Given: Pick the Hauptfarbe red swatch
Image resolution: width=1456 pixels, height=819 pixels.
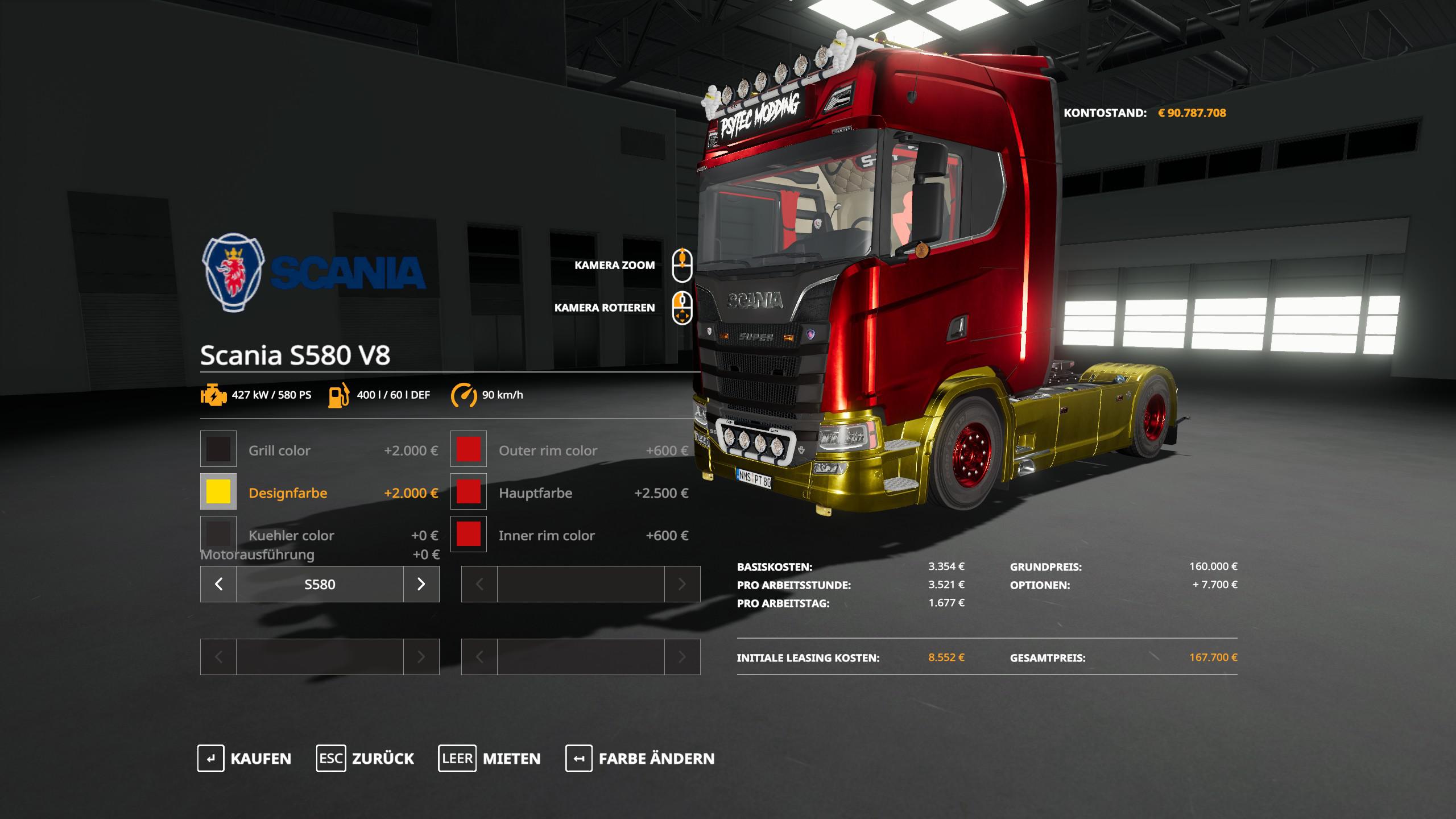Looking at the screenshot, I should [469, 491].
